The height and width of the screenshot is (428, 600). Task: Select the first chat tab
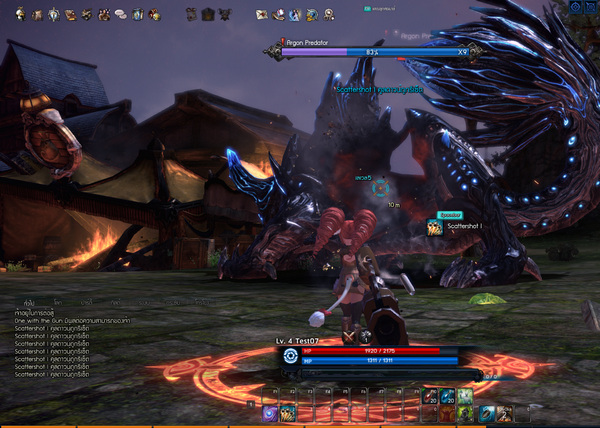tap(30, 300)
